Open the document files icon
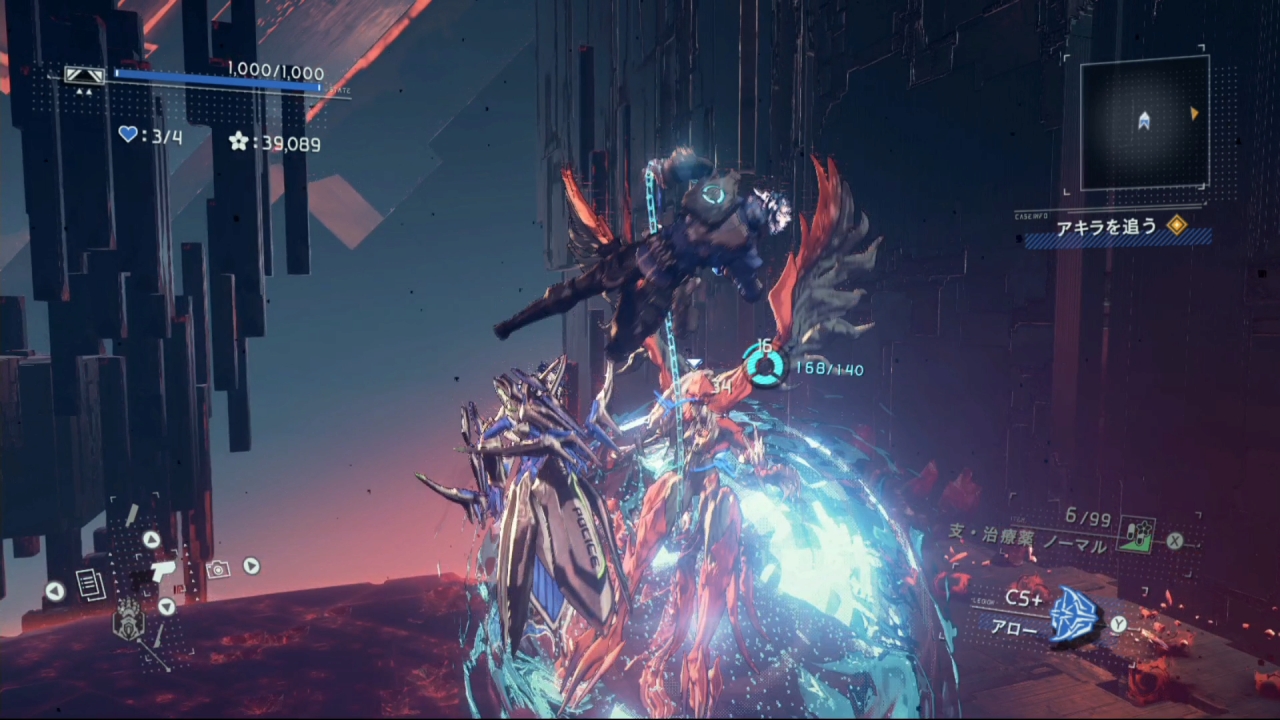 tap(90, 585)
